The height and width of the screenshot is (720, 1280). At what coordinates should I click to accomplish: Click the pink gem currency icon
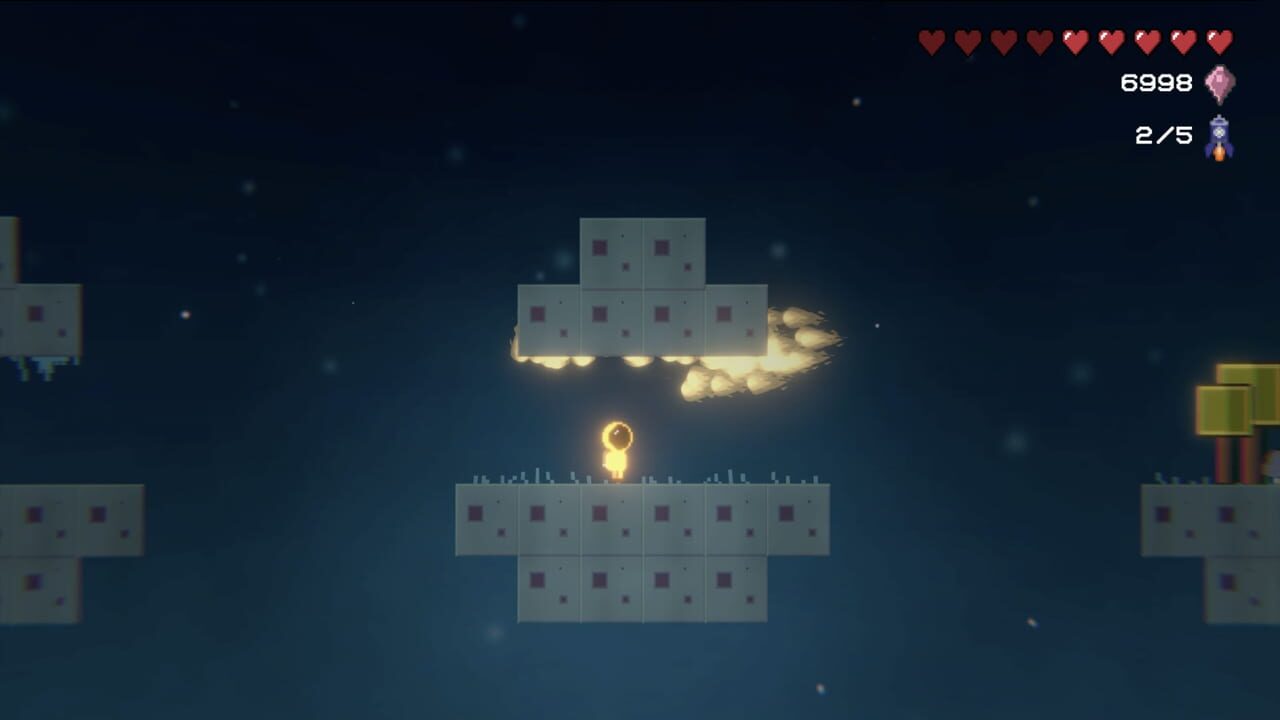click(x=1219, y=82)
